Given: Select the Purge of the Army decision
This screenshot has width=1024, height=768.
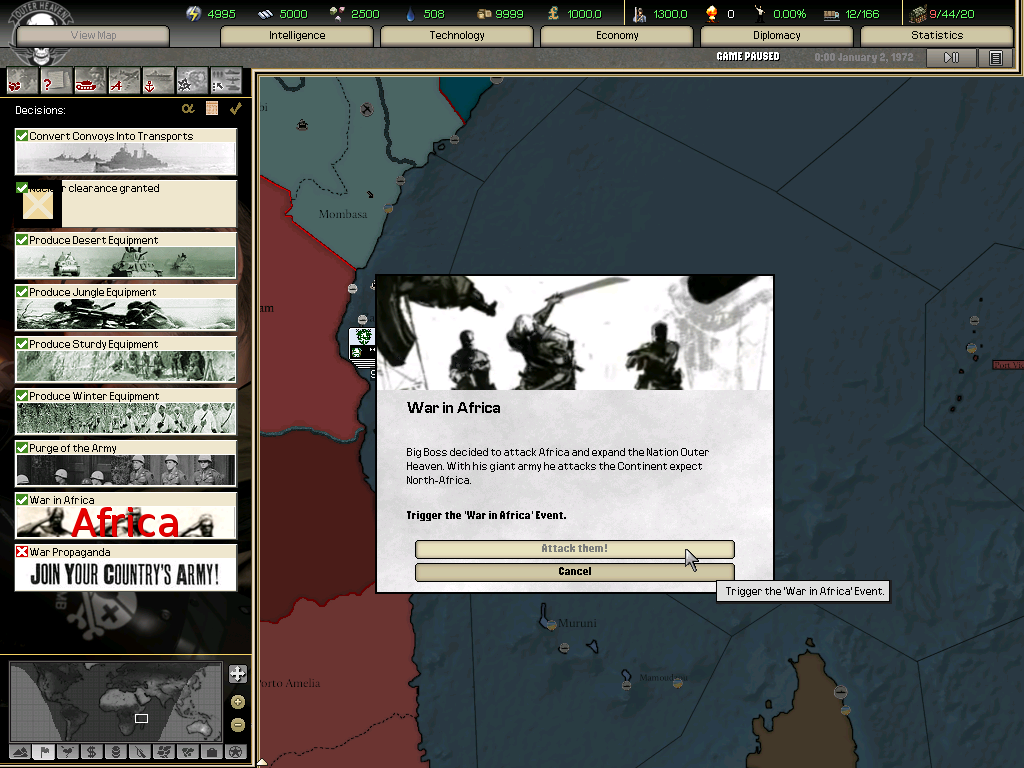Looking at the screenshot, I should click(x=126, y=463).
